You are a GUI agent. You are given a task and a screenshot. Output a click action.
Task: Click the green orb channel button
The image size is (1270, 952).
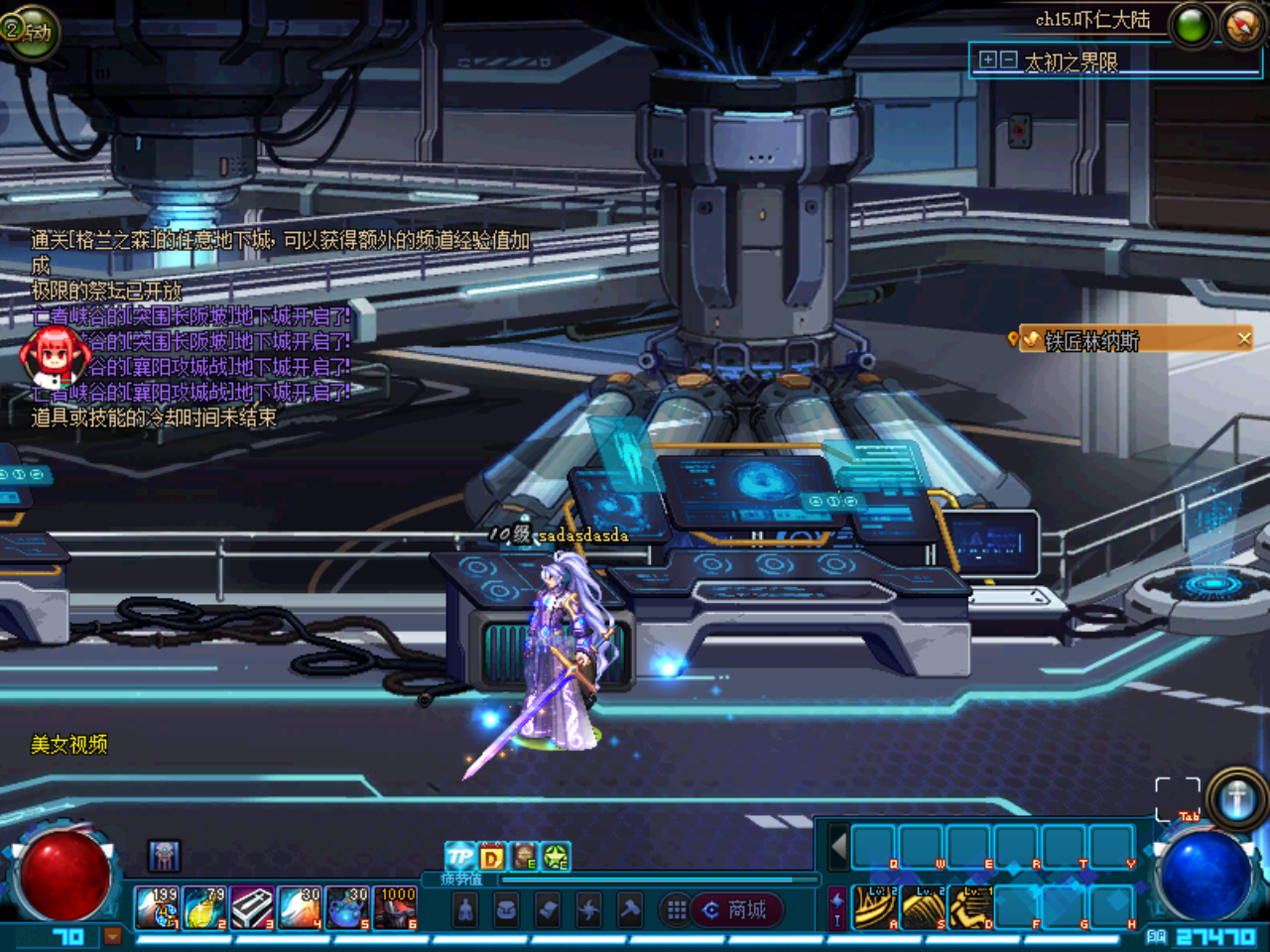pyautogui.click(x=1193, y=26)
